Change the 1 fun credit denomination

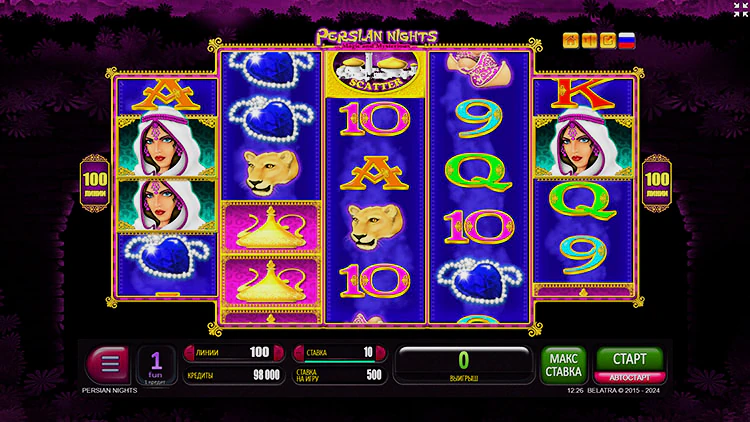point(156,365)
